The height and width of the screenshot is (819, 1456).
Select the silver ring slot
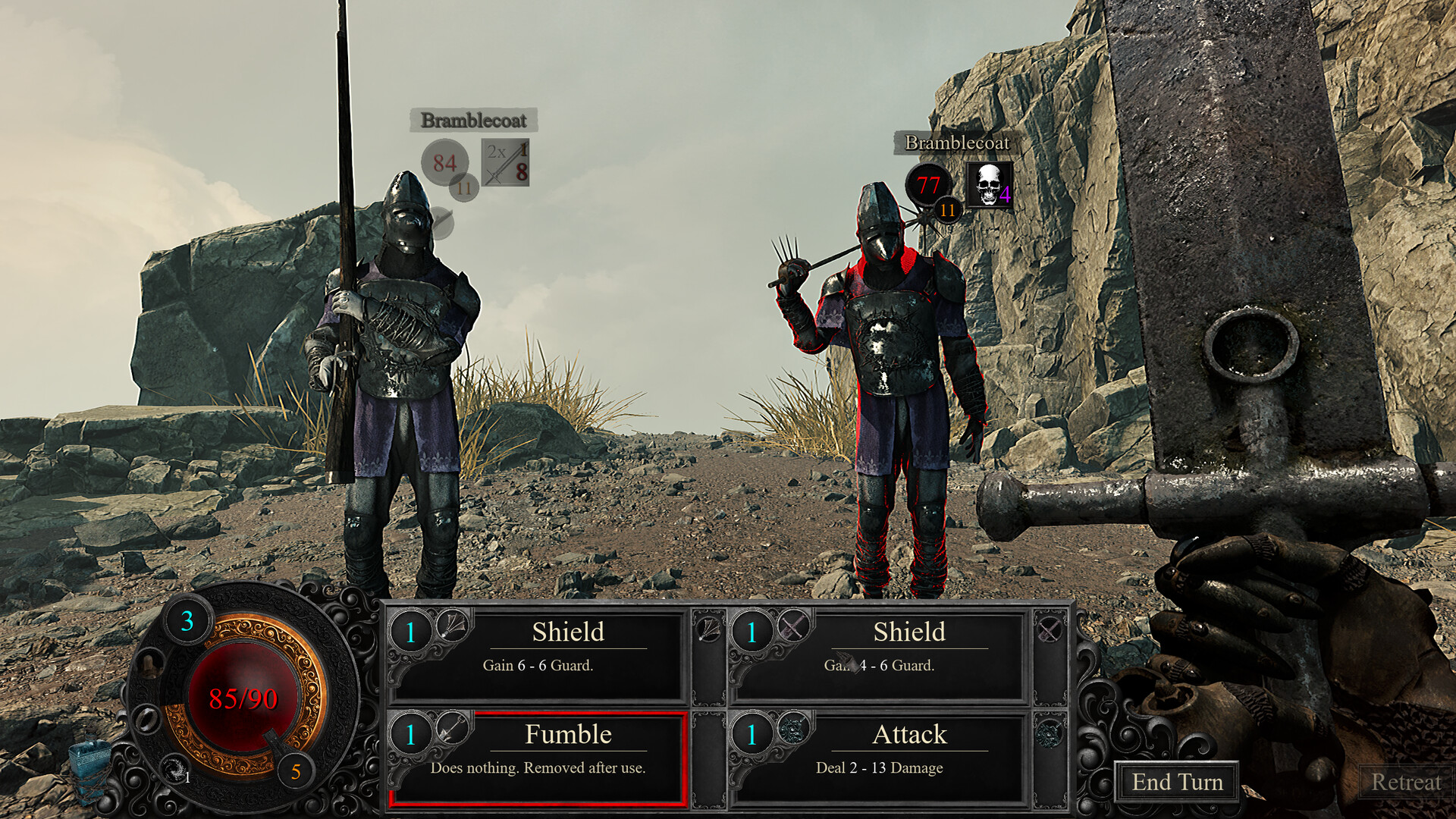[x=146, y=717]
